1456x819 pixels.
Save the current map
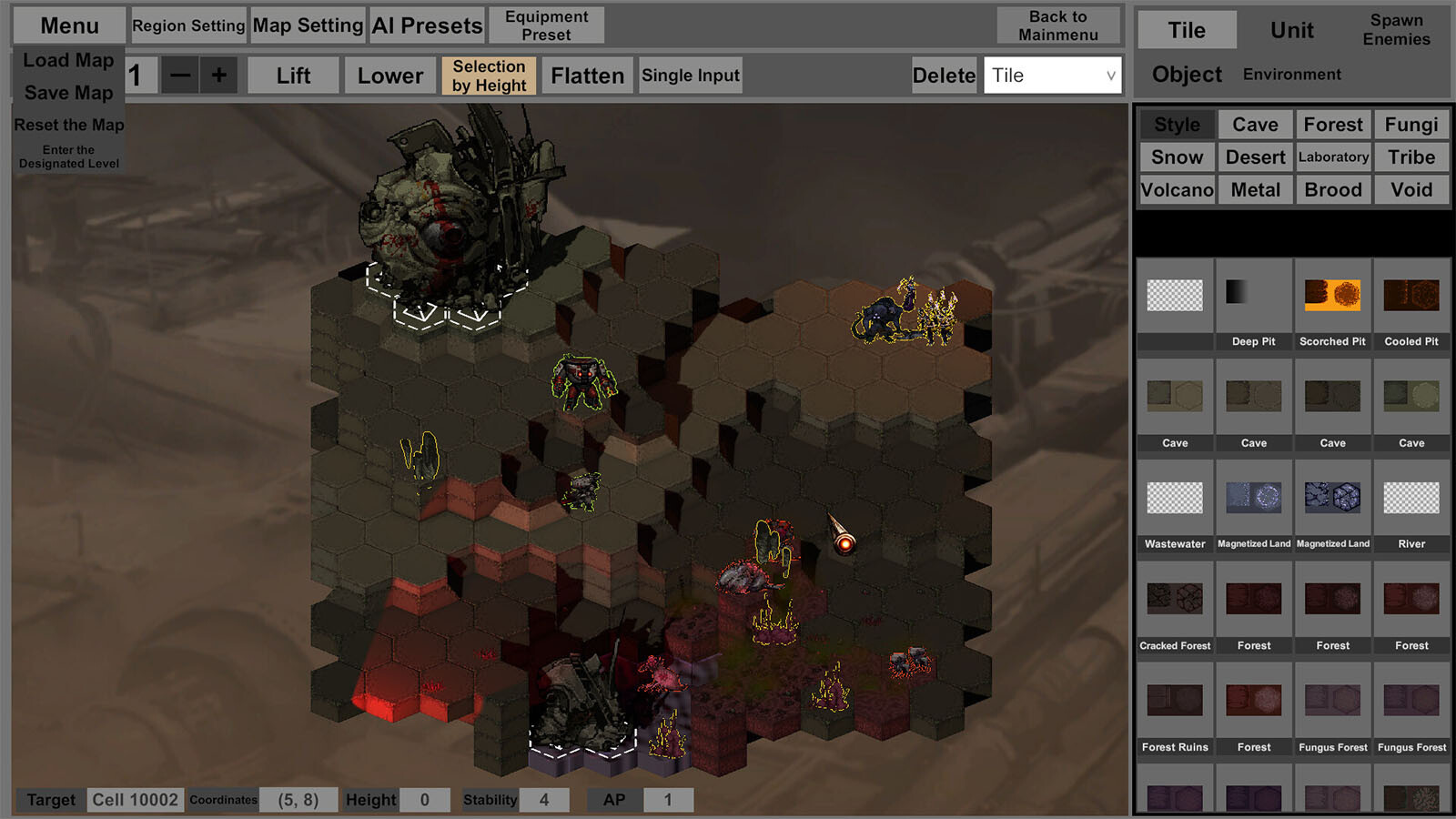click(x=68, y=93)
